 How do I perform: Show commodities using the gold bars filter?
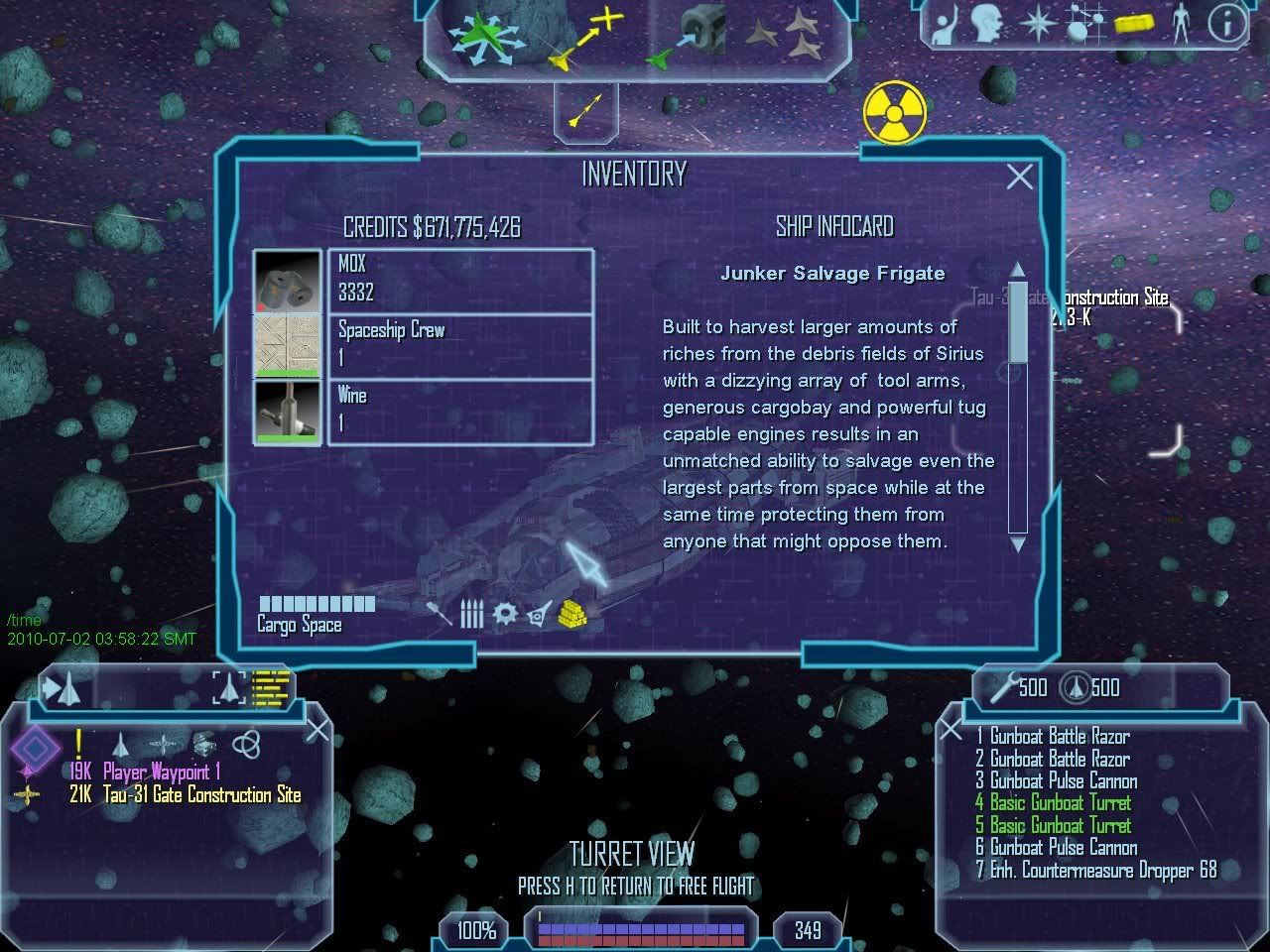(572, 615)
